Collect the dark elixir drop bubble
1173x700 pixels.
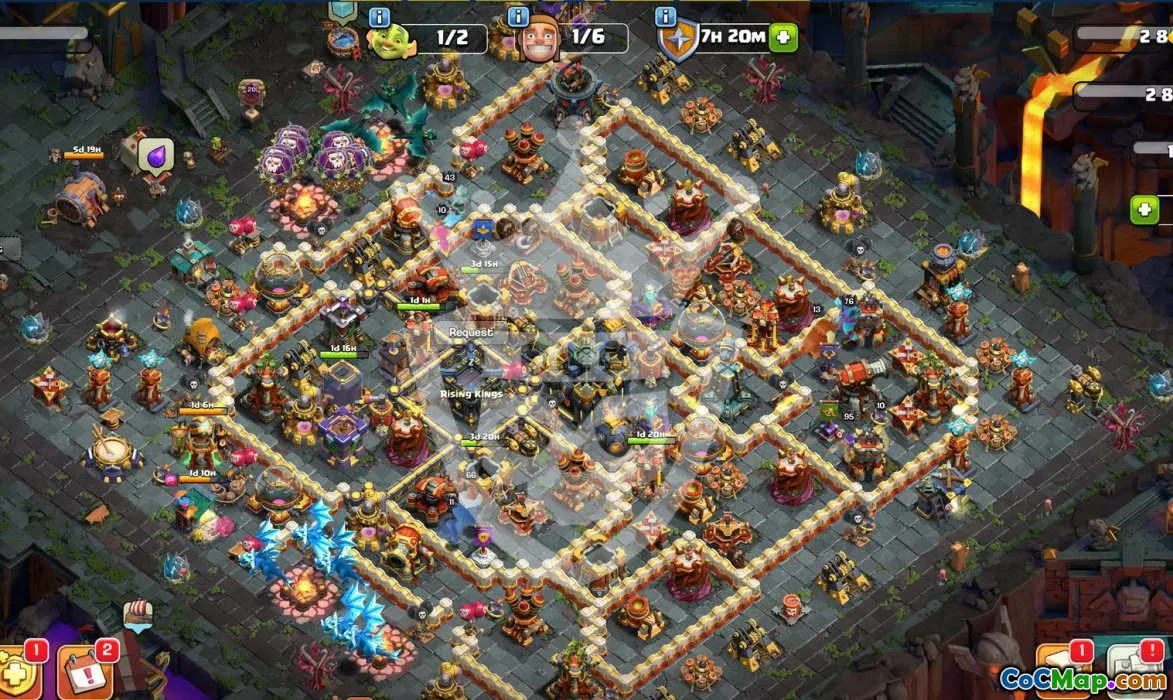tap(157, 156)
